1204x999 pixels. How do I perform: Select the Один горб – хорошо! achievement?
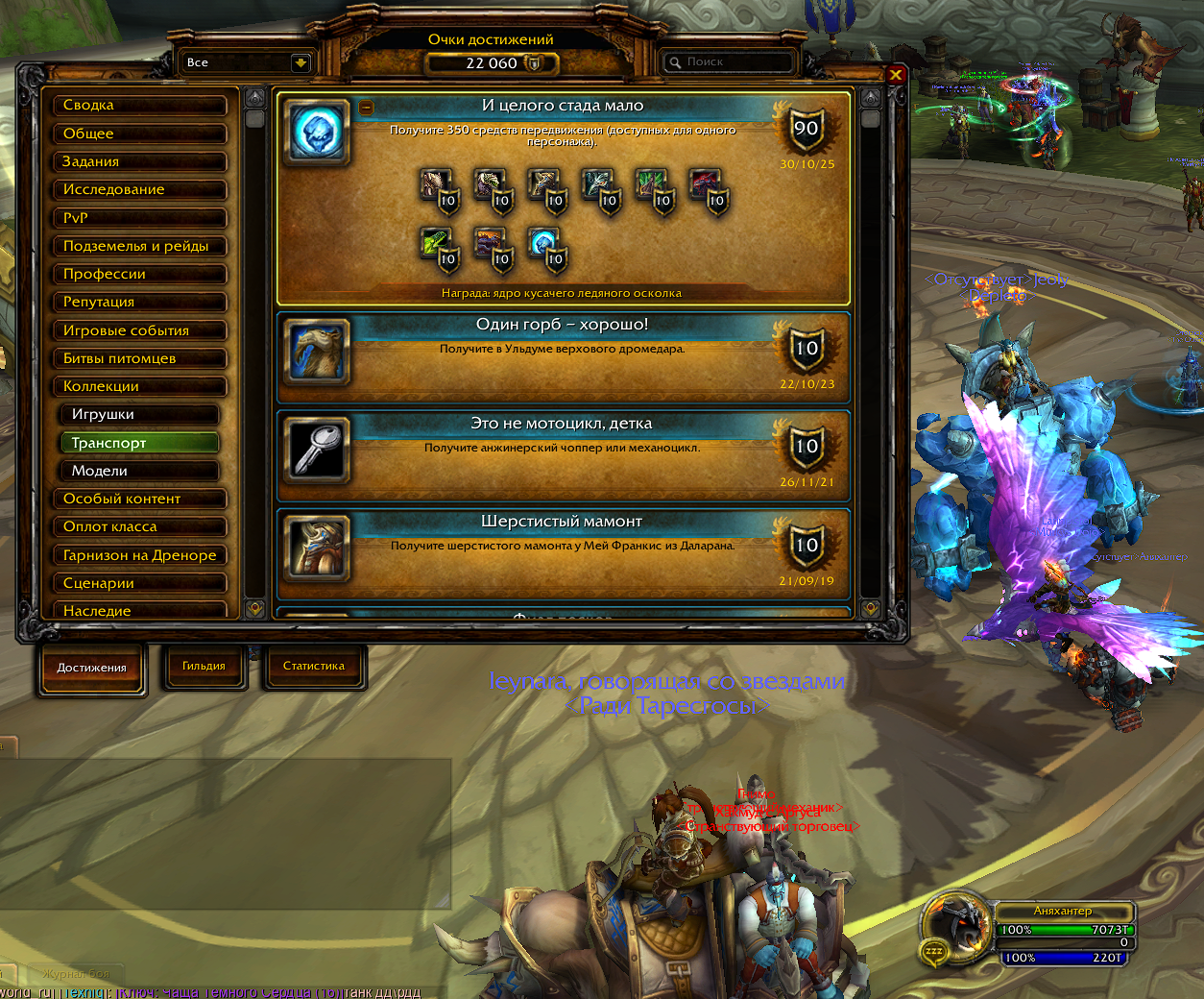point(563,357)
